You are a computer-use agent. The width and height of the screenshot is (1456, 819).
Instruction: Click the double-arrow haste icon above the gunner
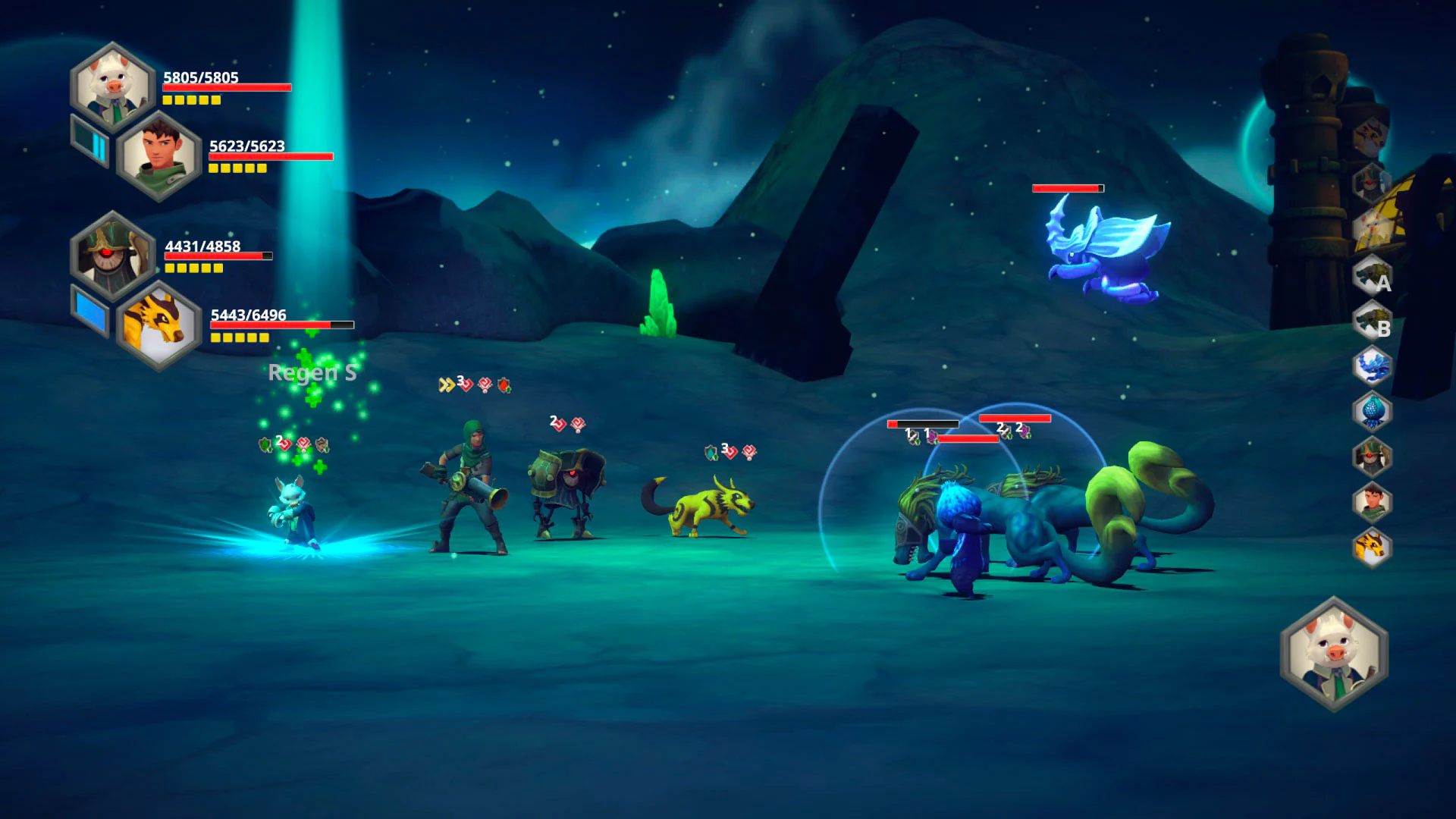coord(446,383)
